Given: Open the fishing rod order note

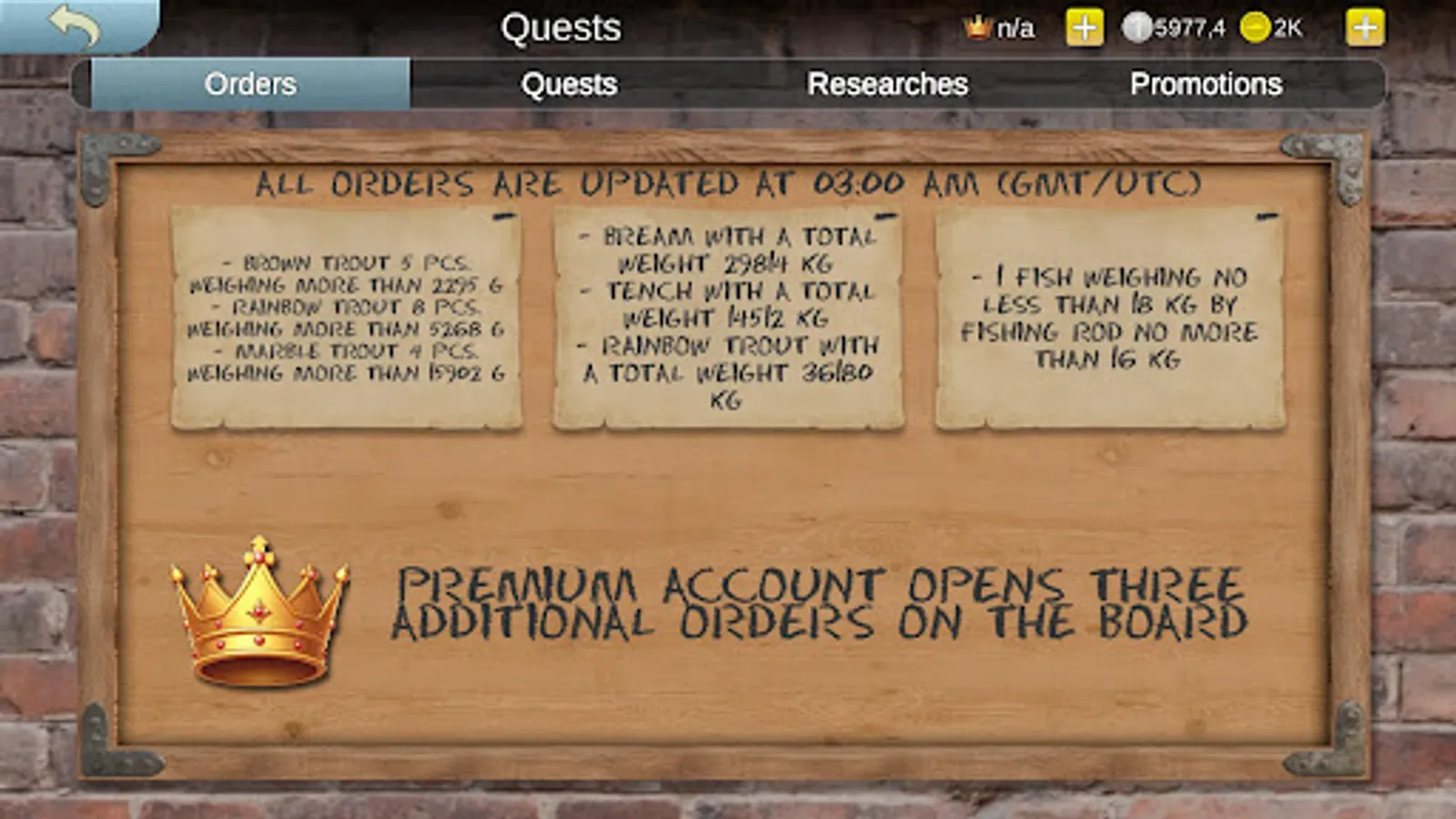Looking at the screenshot, I should click(1110, 318).
